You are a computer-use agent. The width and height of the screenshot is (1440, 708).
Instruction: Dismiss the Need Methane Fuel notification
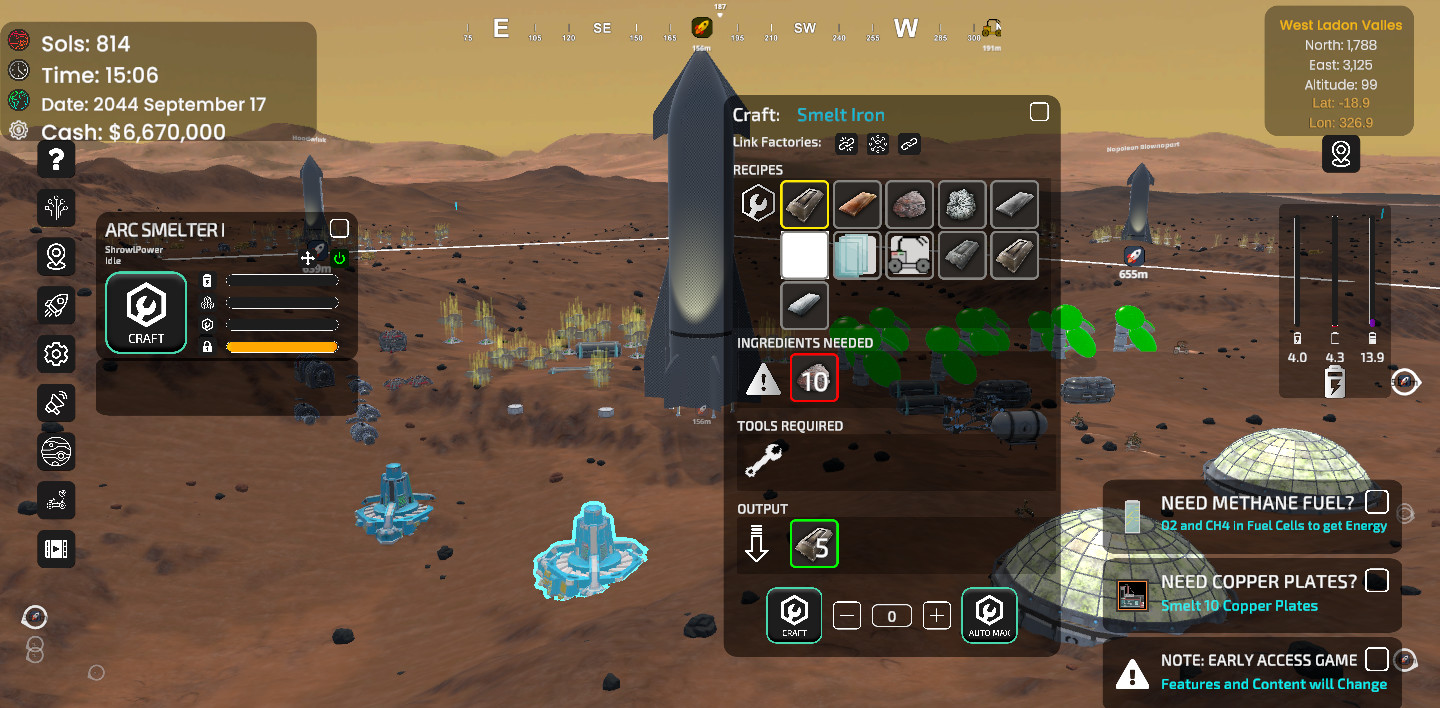pos(1377,501)
